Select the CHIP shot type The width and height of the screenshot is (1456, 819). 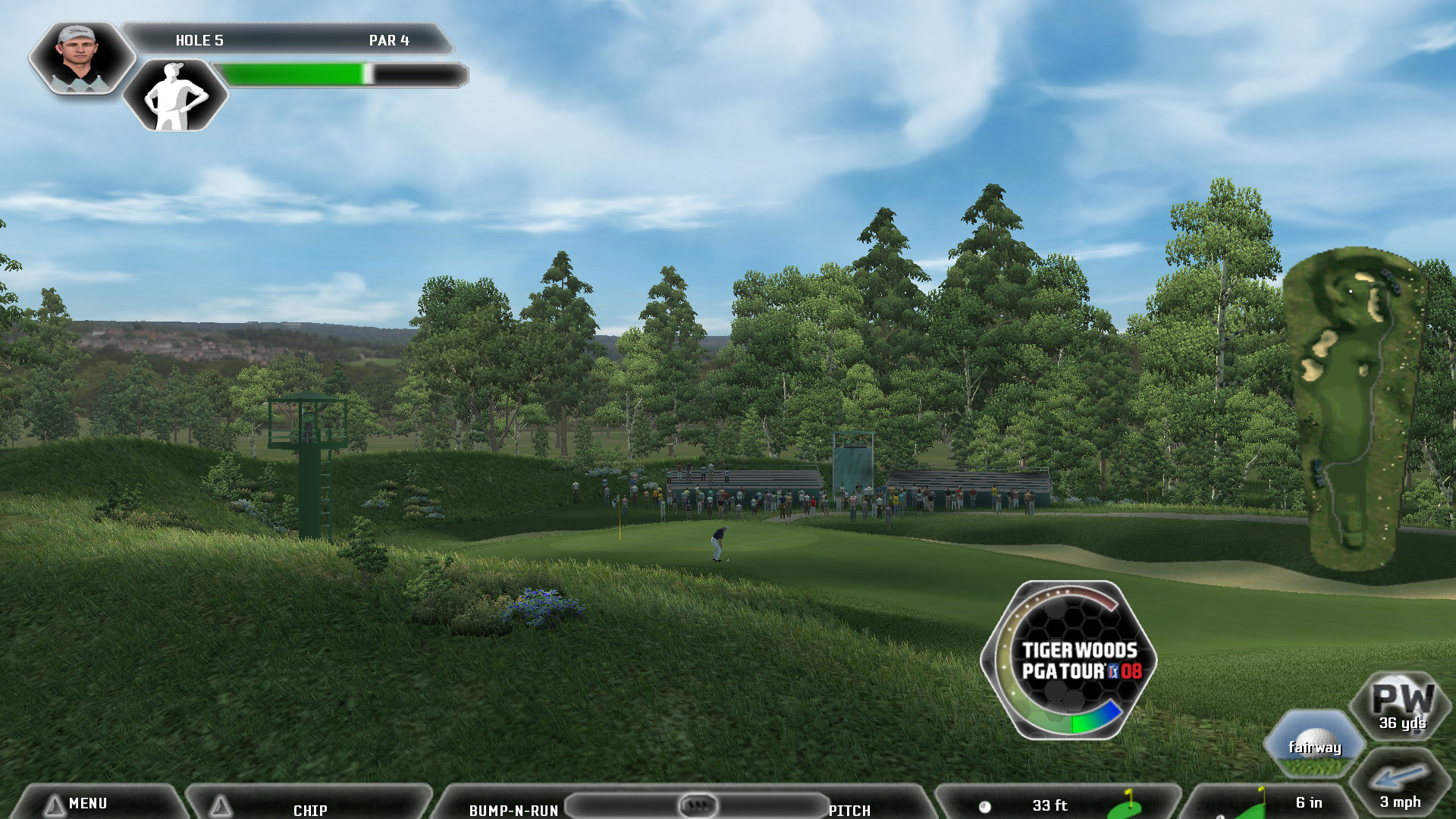309,809
